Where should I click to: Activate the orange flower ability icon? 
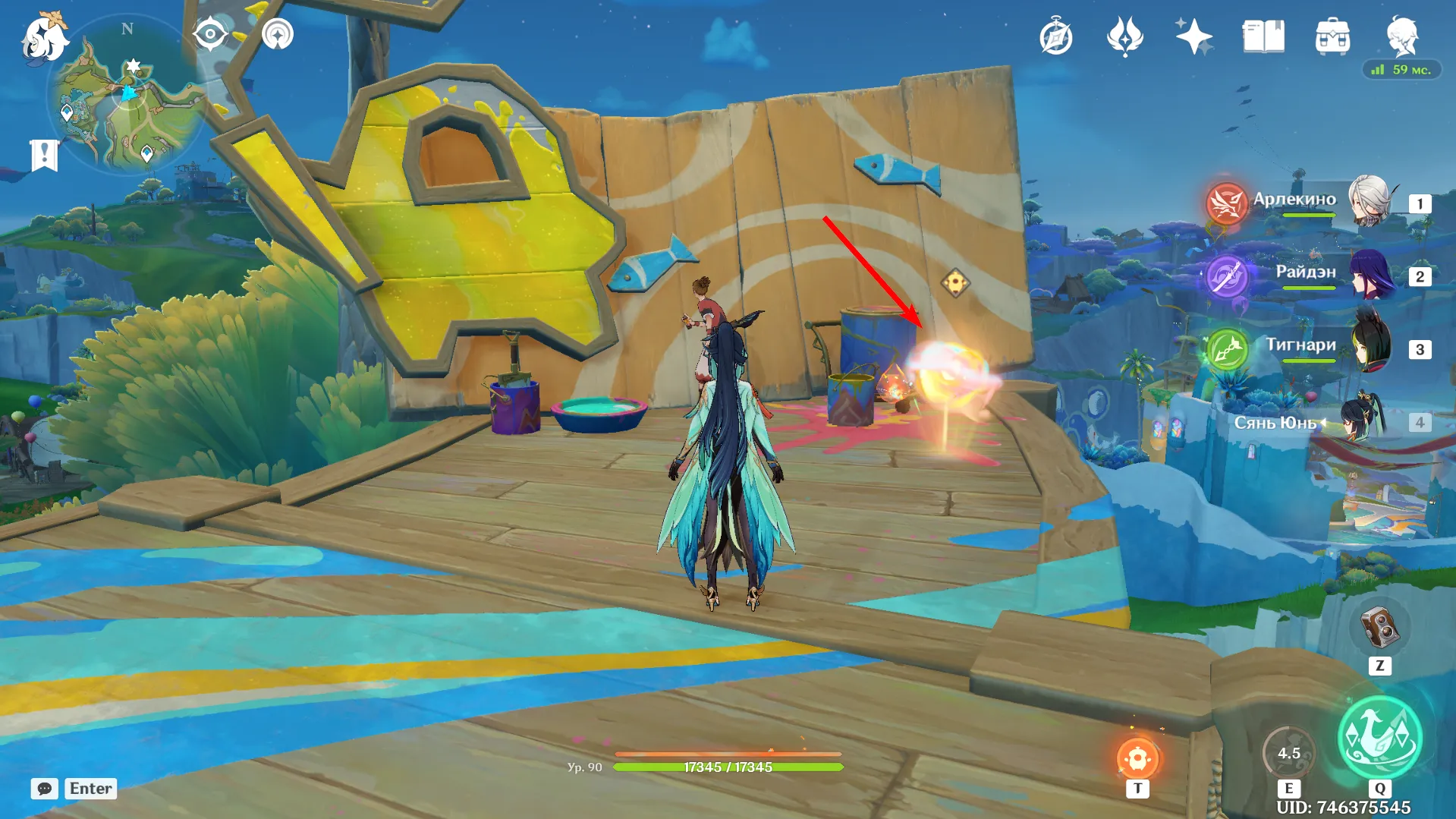pos(1137,758)
